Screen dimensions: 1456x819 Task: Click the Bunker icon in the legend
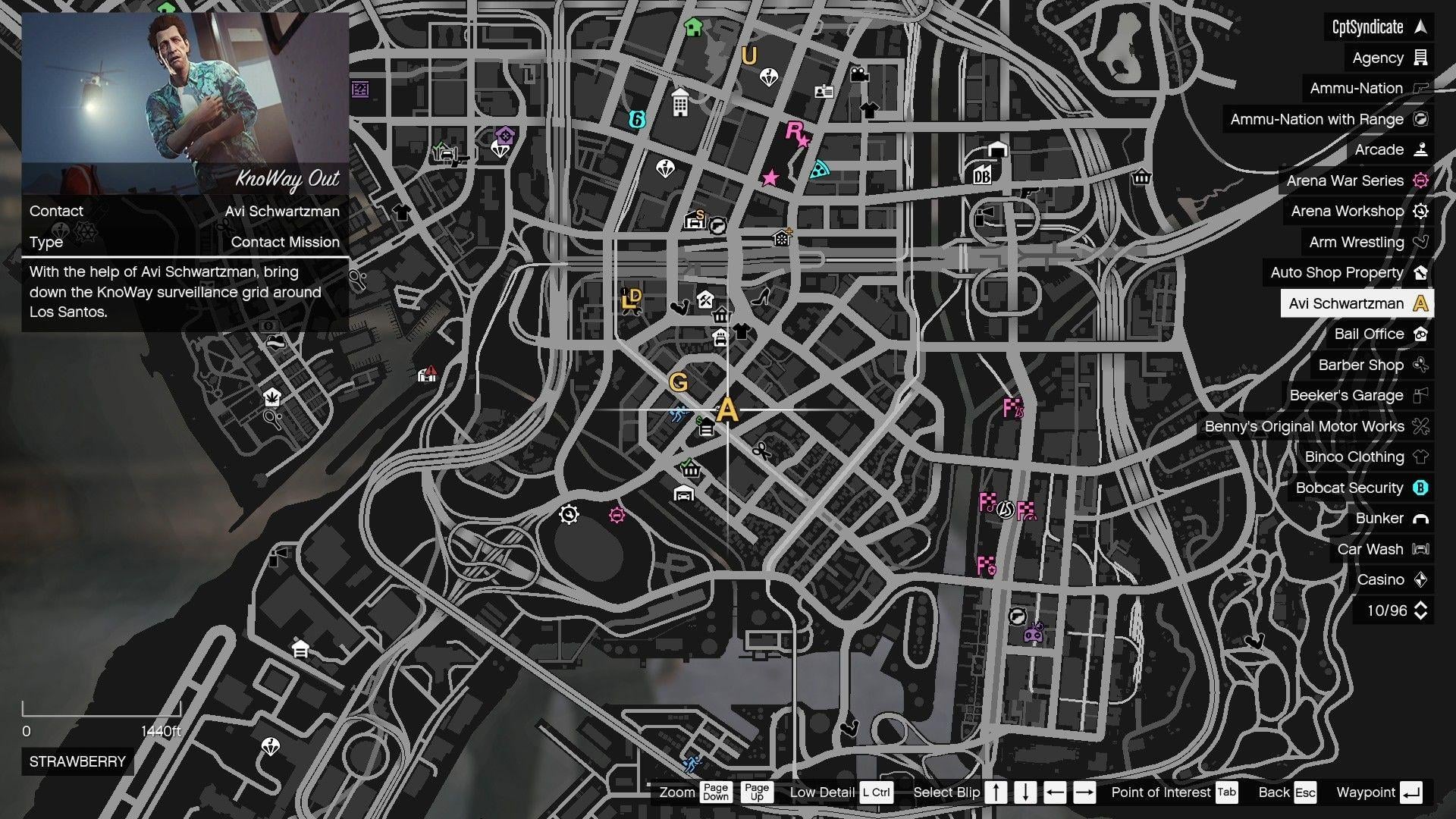tap(1419, 518)
